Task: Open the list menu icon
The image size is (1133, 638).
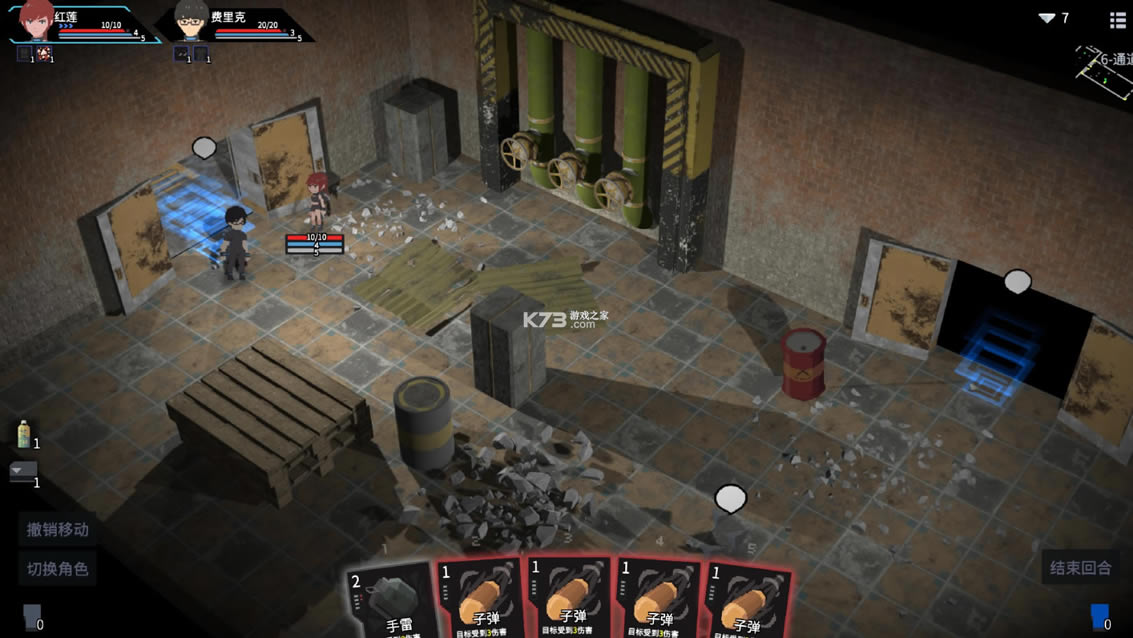Action: 1118,19
